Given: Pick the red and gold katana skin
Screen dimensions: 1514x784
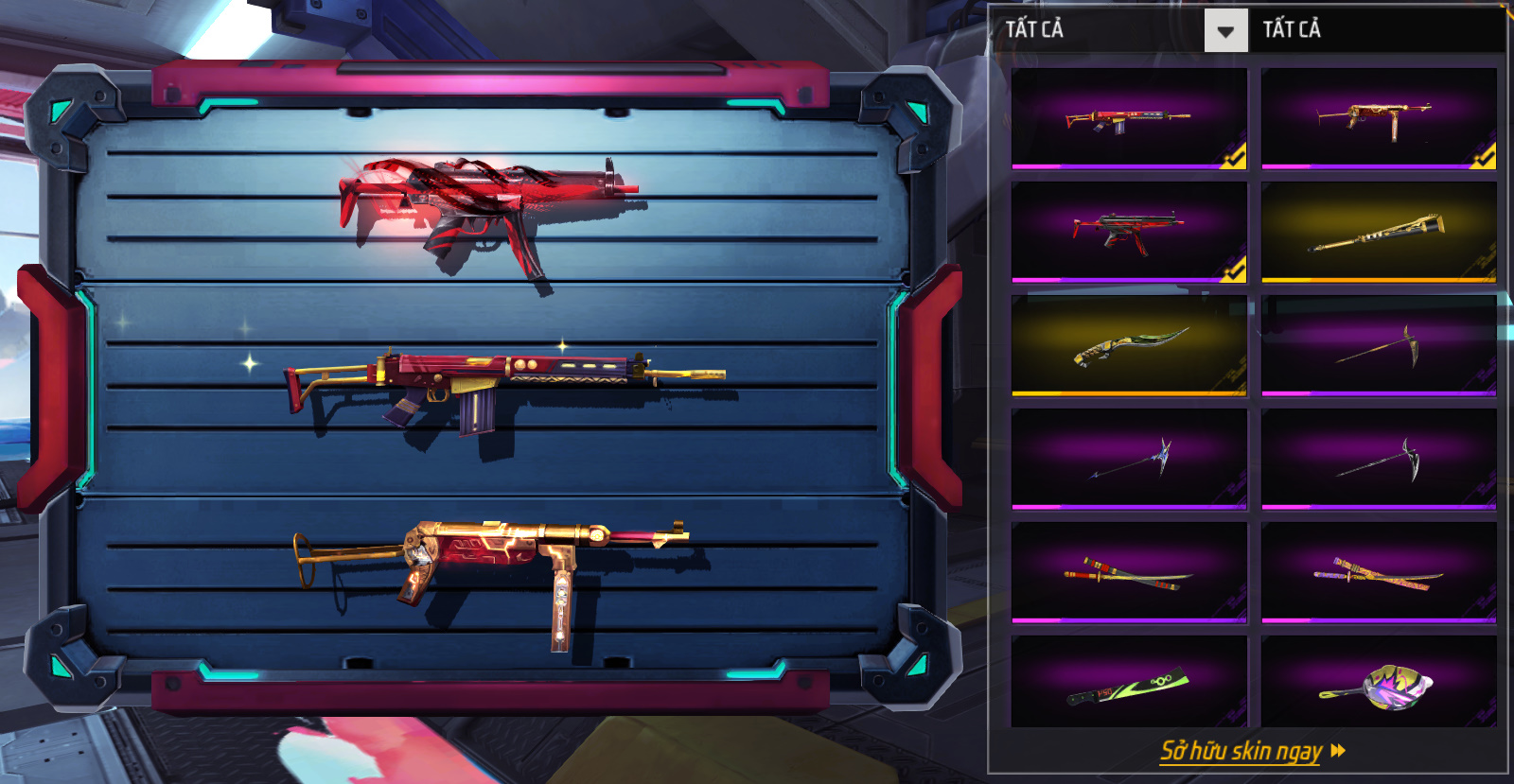Looking at the screenshot, I should (x=1129, y=572).
